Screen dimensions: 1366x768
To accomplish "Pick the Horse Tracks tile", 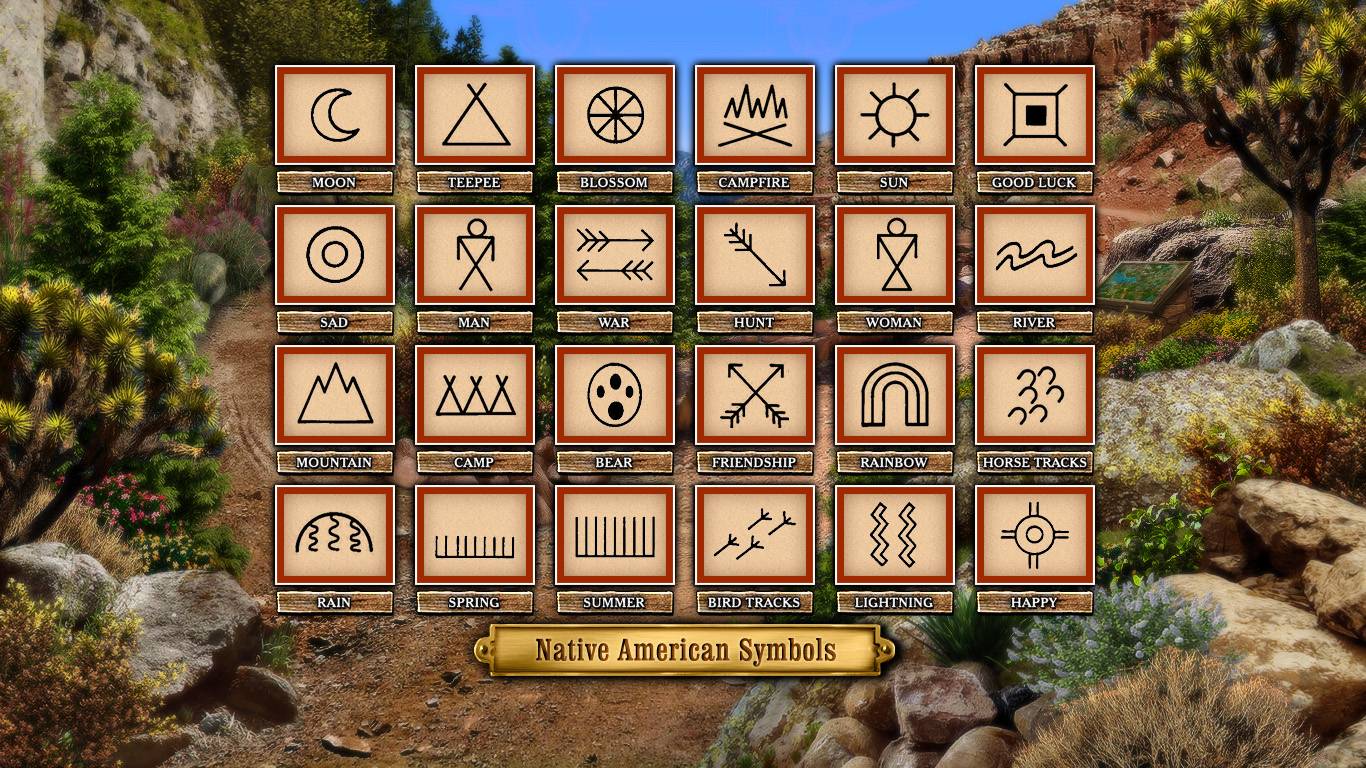I will point(1035,395).
